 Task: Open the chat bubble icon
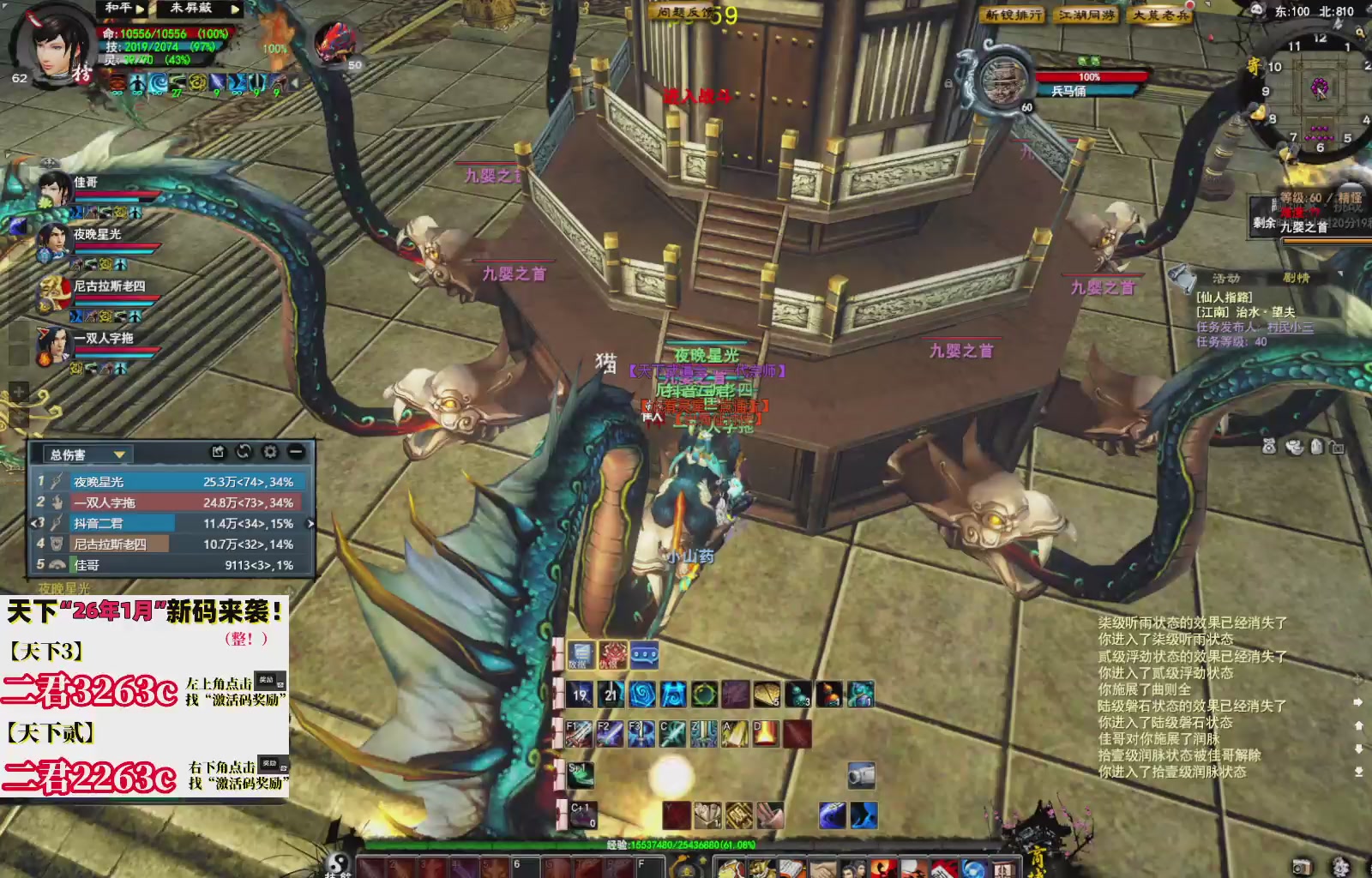(x=644, y=656)
